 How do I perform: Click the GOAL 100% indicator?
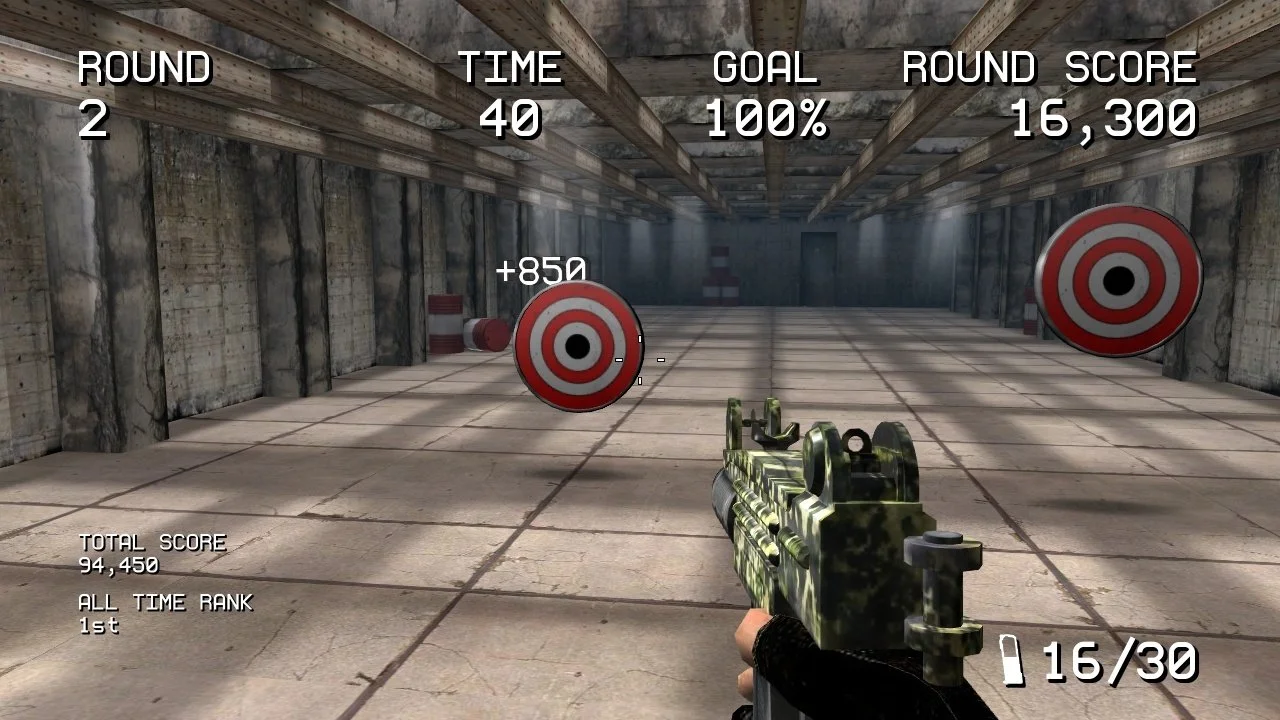tap(766, 95)
